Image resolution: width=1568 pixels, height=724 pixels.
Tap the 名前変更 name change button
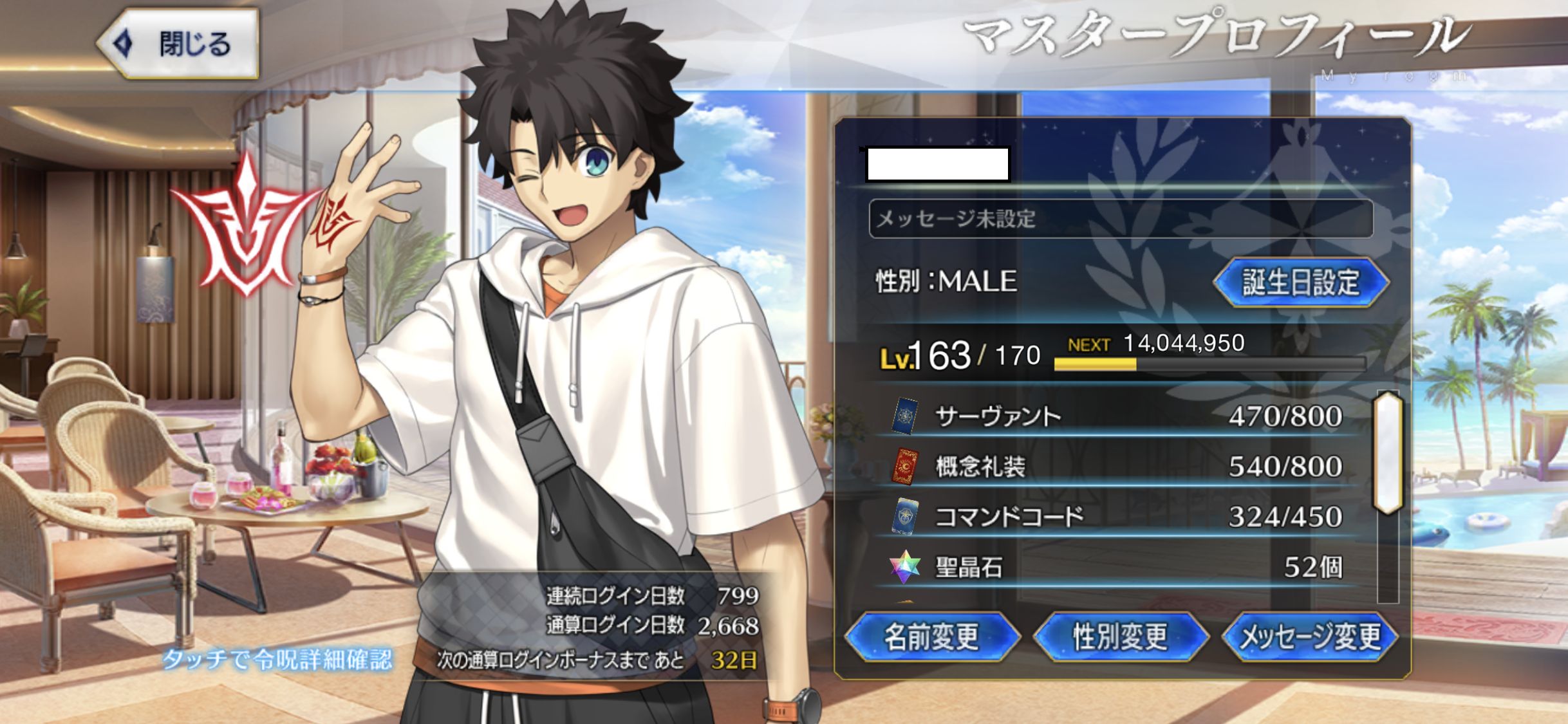coord(931,636)
